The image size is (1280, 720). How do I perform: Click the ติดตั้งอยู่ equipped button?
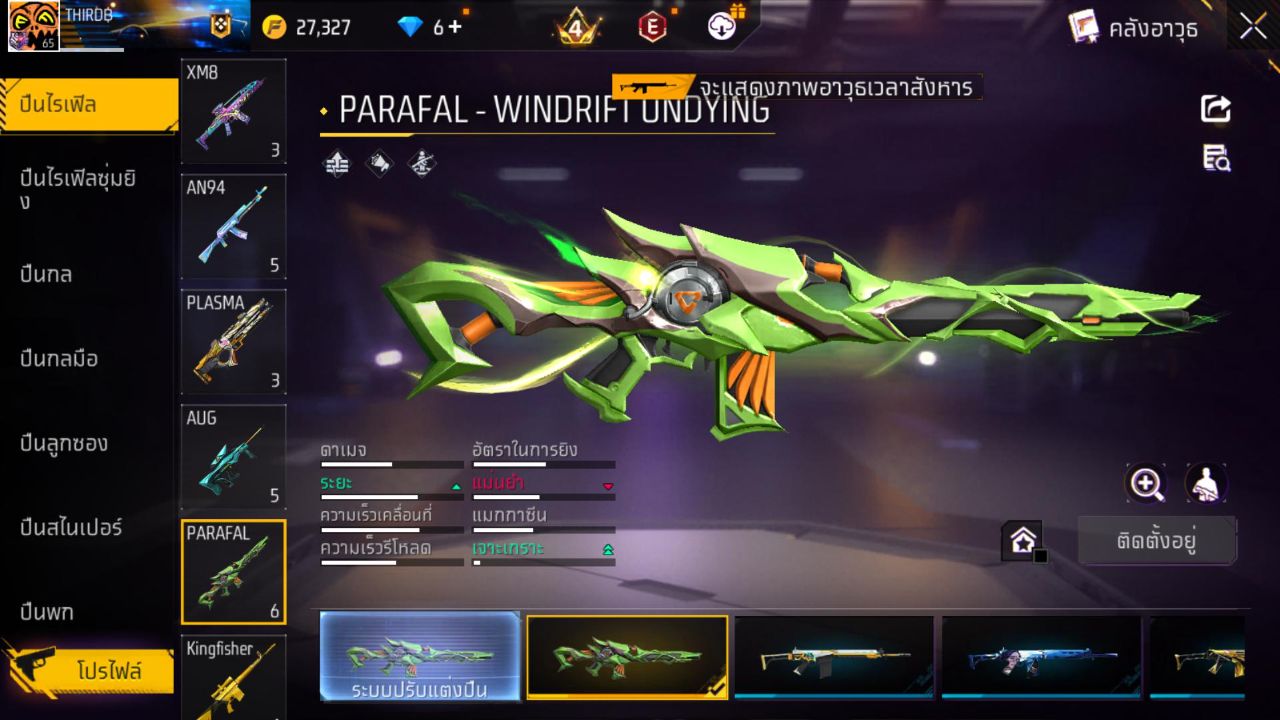click(1157, 541)
